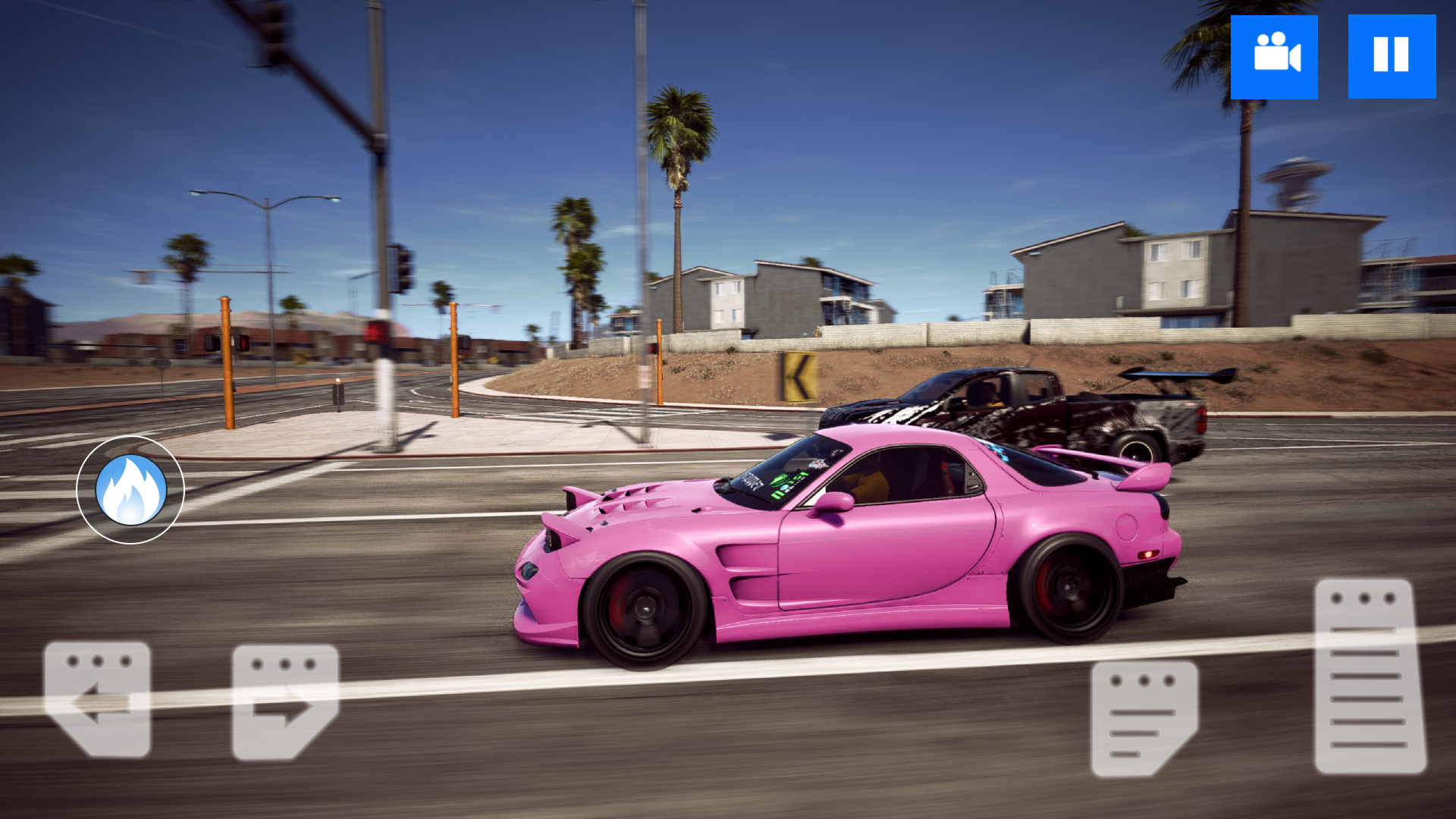This screenshot has width=1456, height=819.
Task: Steer left with the left arrow pedal
Action: tap(97, 699)
